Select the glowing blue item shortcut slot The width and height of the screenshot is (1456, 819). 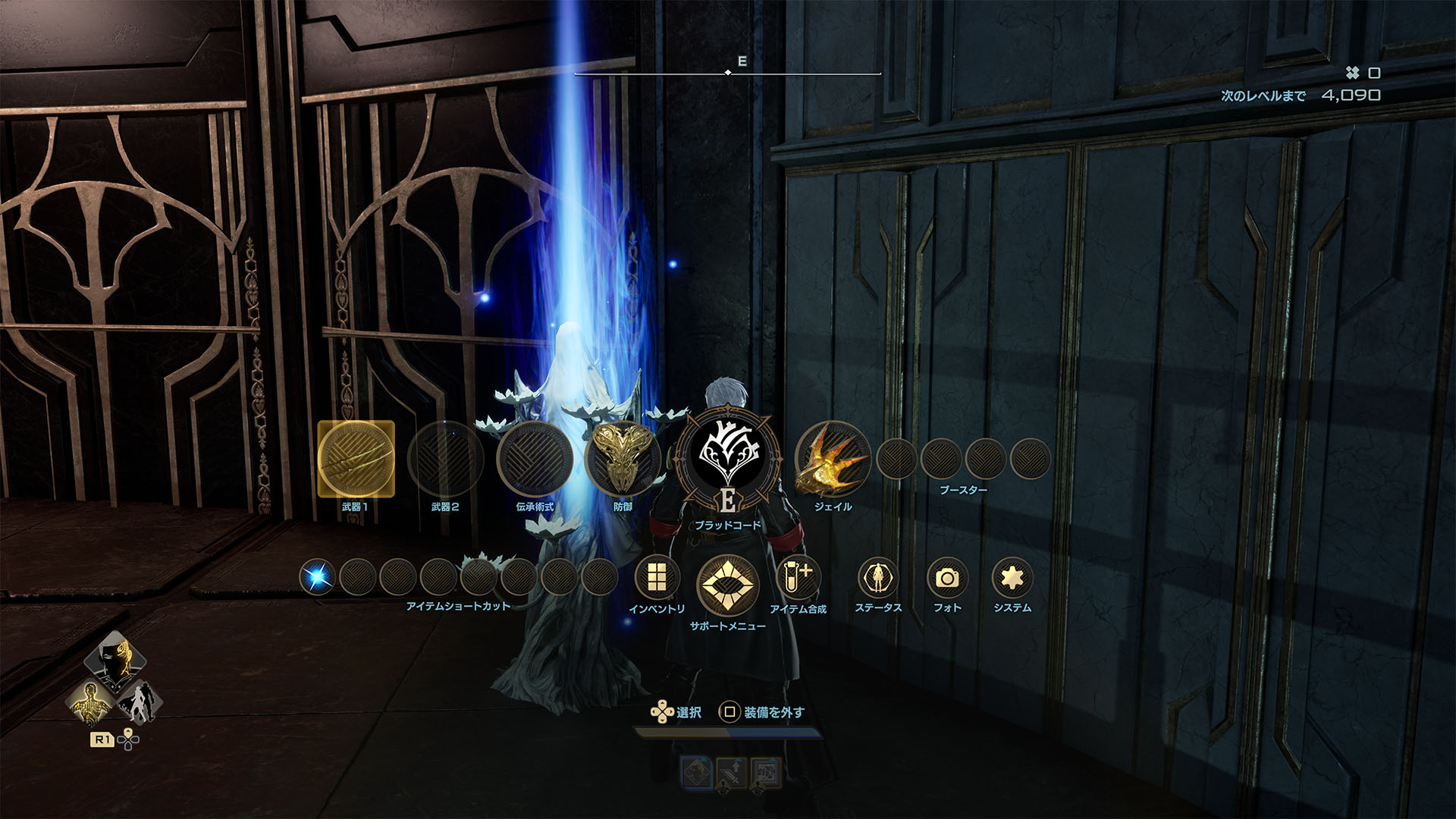317,578
